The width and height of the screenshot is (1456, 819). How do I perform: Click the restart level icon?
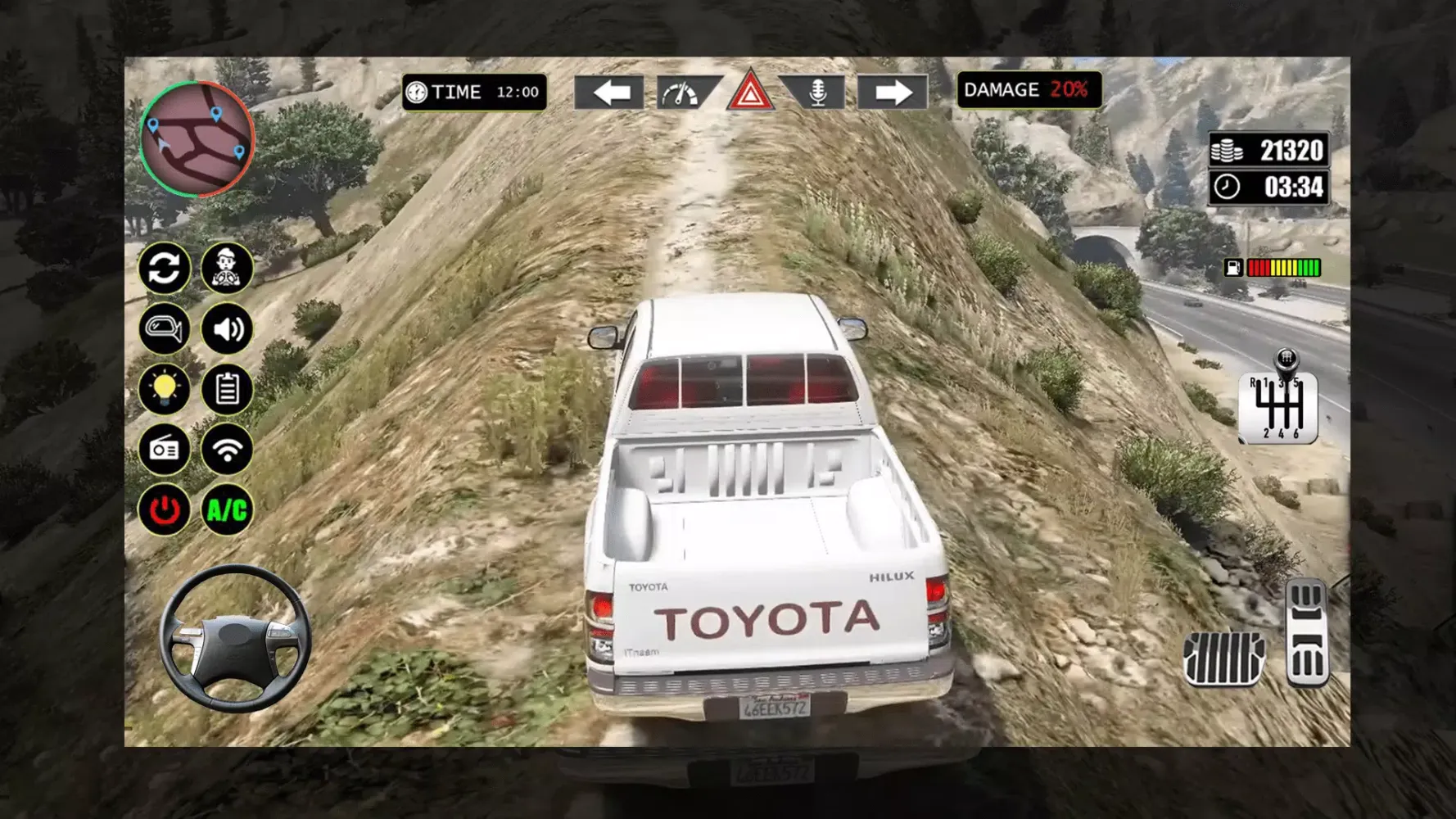click(x=165, y=269)
